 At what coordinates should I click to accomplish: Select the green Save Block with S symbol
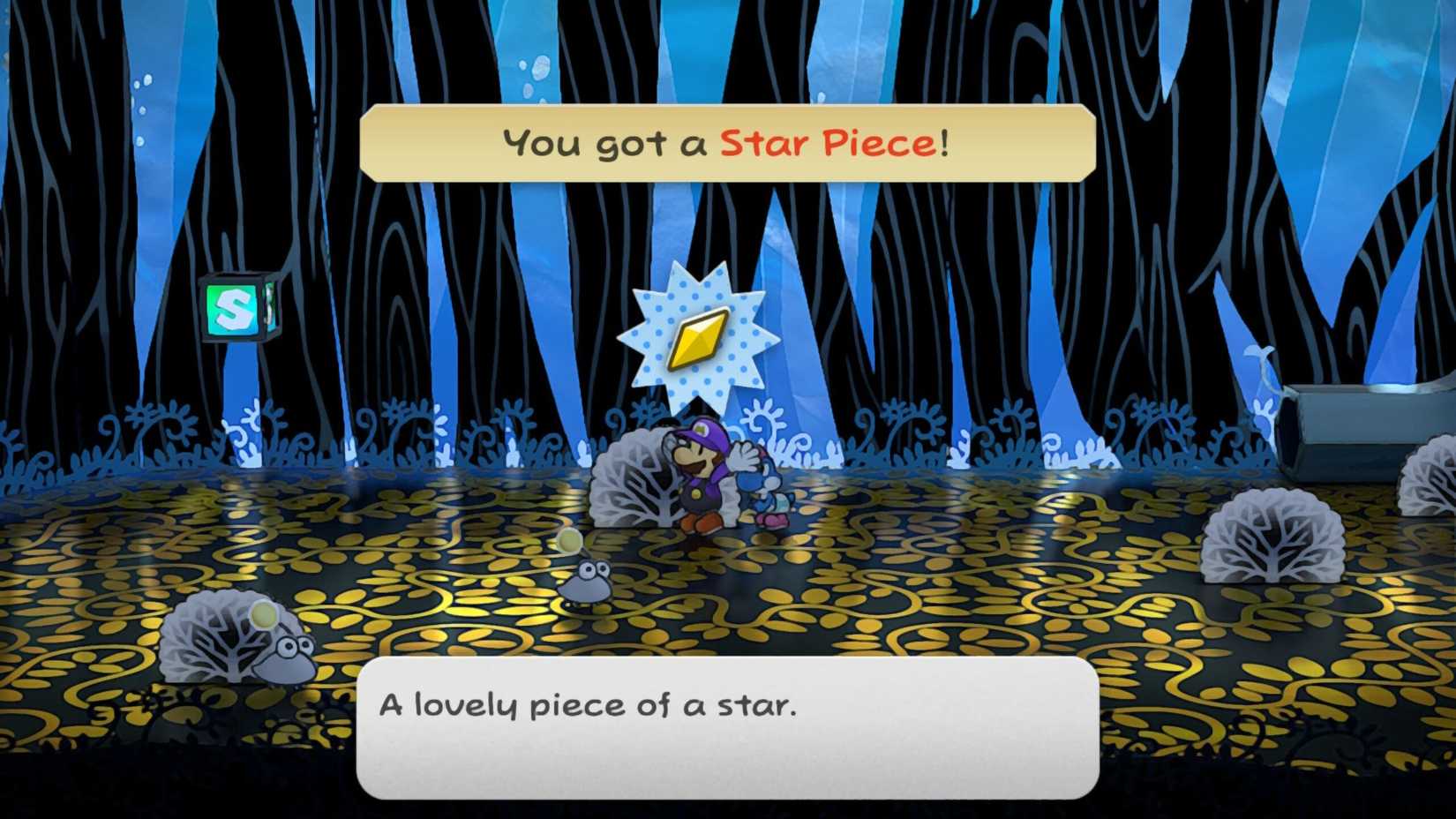[x=236, y=308]
